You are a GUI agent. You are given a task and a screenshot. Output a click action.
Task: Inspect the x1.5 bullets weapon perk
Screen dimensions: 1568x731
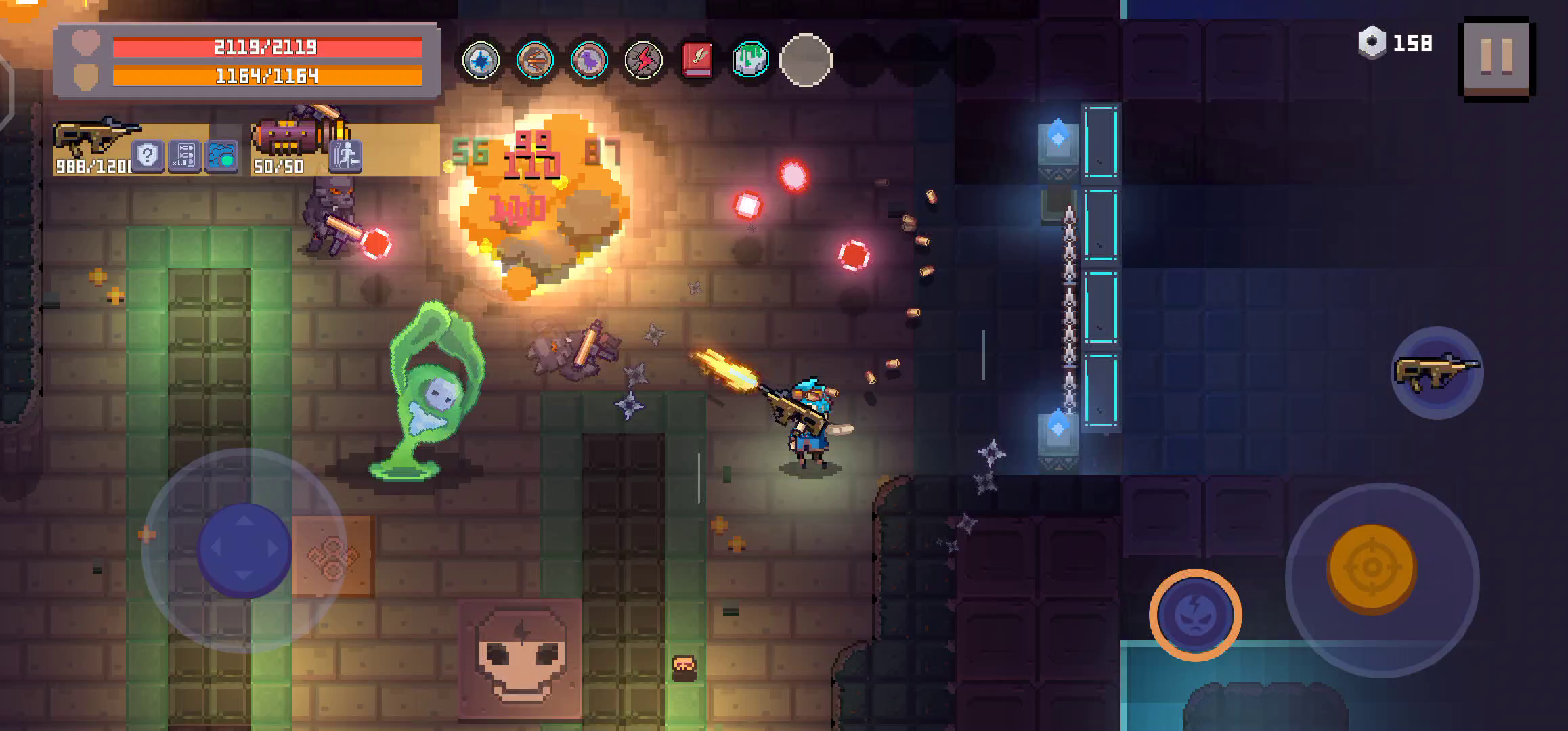tap(184, 156)
